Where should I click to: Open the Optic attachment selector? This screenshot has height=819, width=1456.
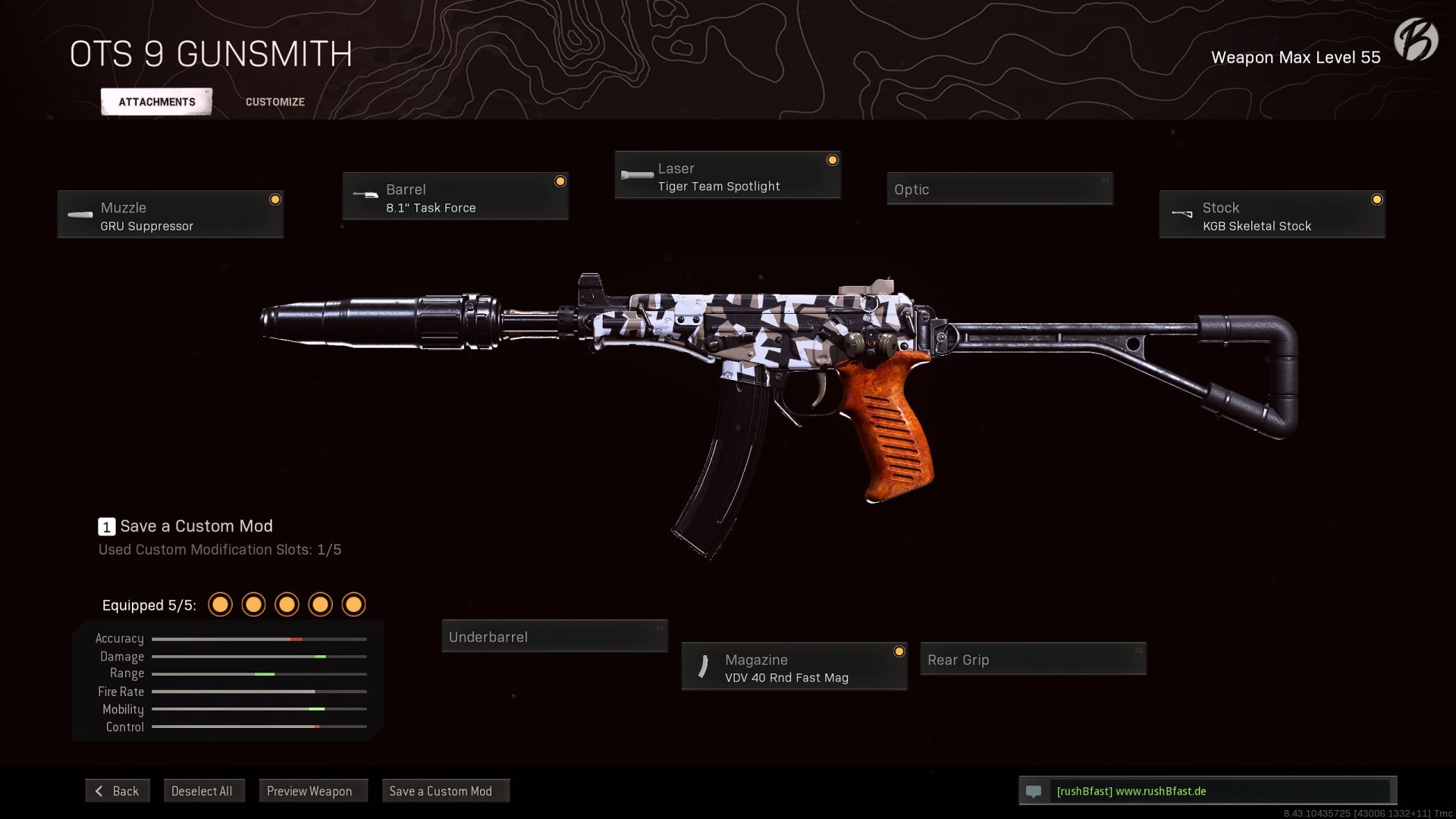click(x=999, y=189)
